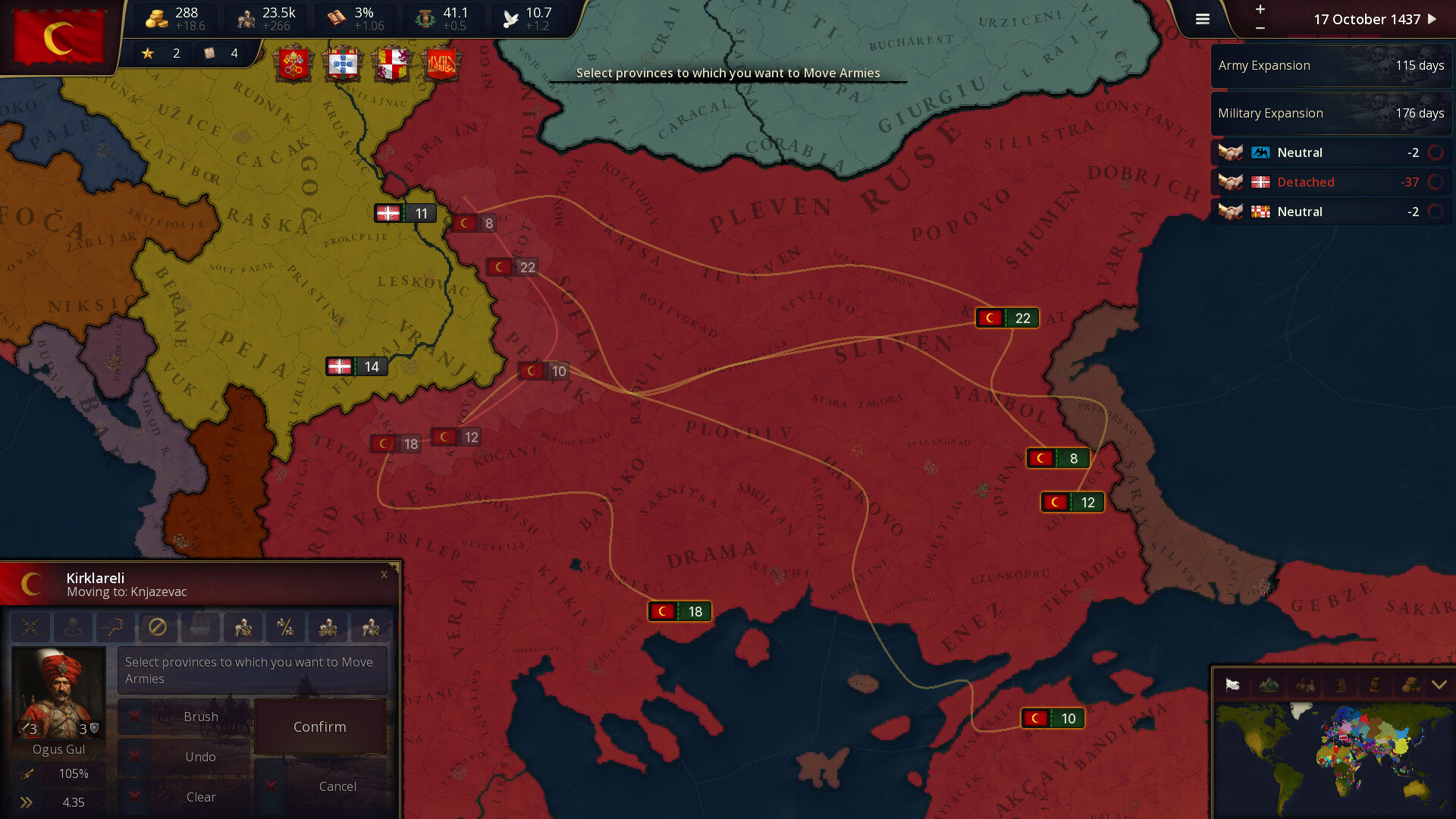
Task: Select the 22-strength army stack near Sliven
Action: 1007,318
